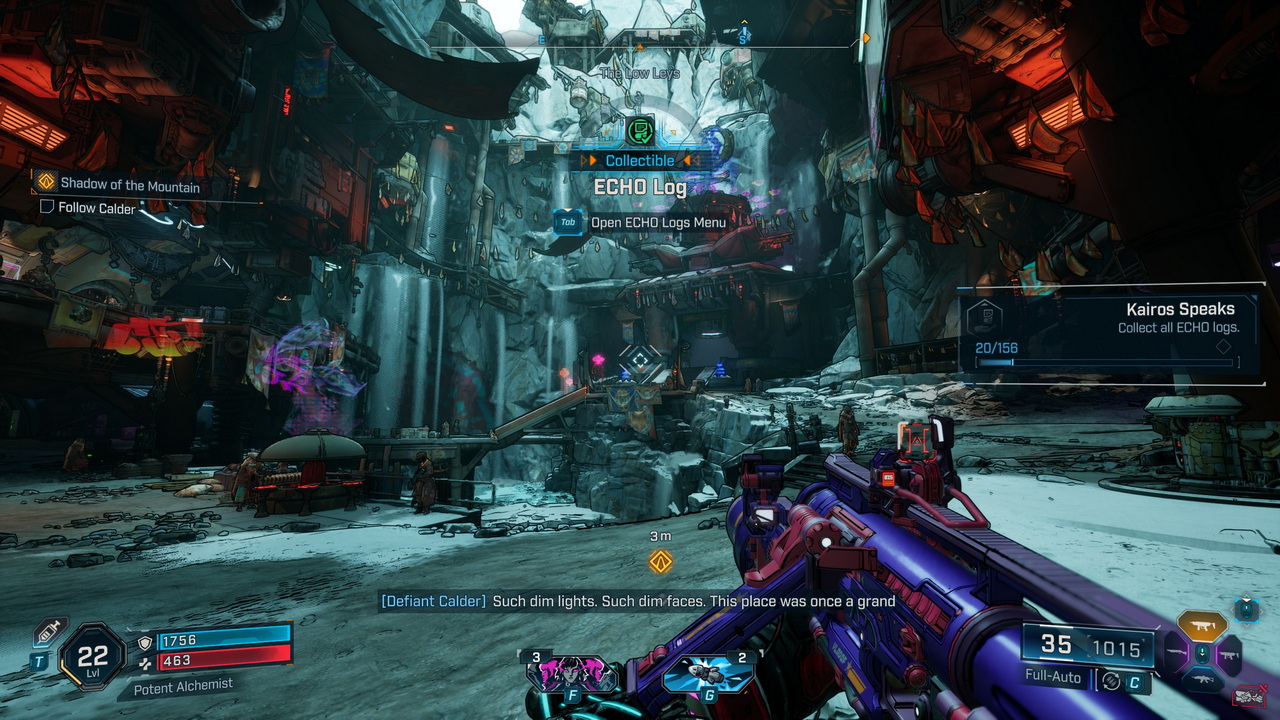The image size is (1280, 720).
Task: Click the level 22 character badge
Action: pyautogui.click(x=93, y=657)
